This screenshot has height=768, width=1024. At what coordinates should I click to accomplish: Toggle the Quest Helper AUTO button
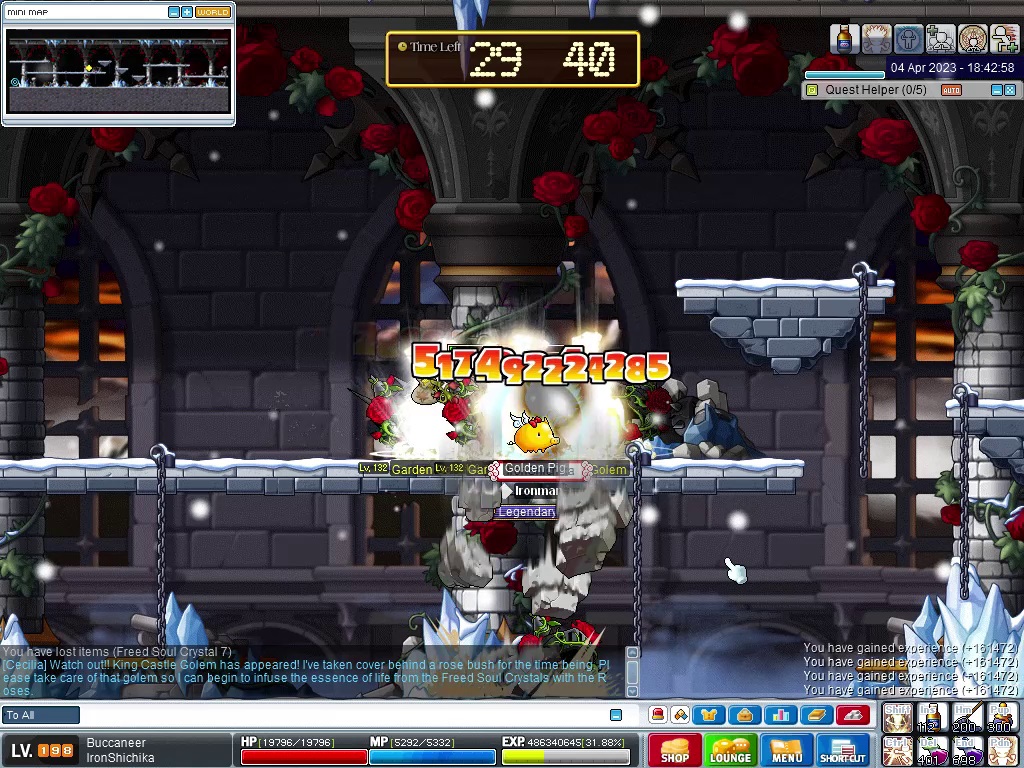pos(951,90)
